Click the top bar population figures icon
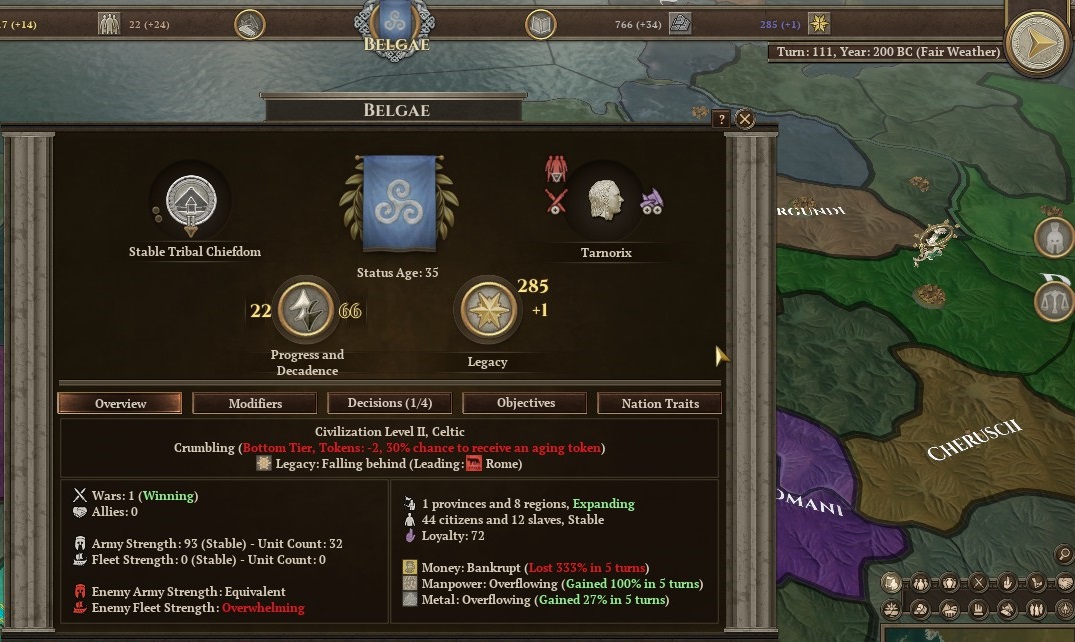Image resolution: width=1075 pixels, height=642 pixels. coord(109,24)
